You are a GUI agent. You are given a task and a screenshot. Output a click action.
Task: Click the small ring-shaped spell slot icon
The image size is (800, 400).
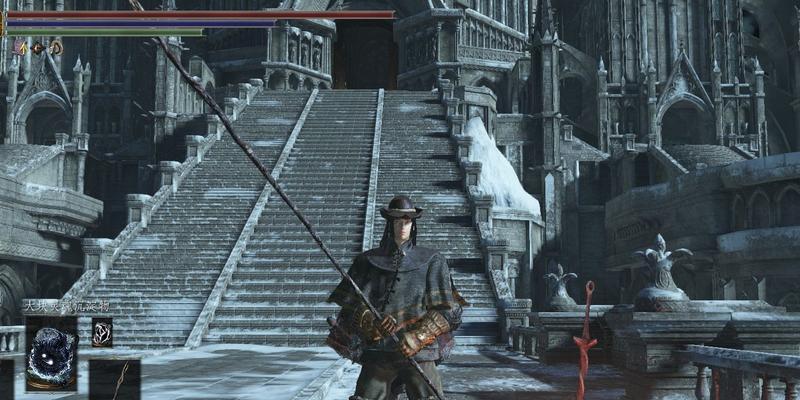(x=101, y=332)
